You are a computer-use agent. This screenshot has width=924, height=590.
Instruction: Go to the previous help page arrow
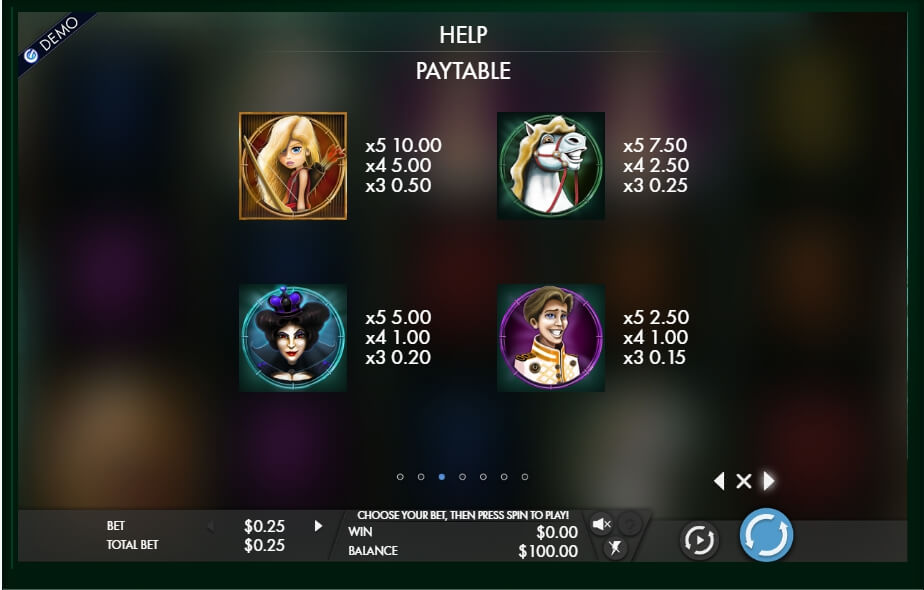(718, 481)
